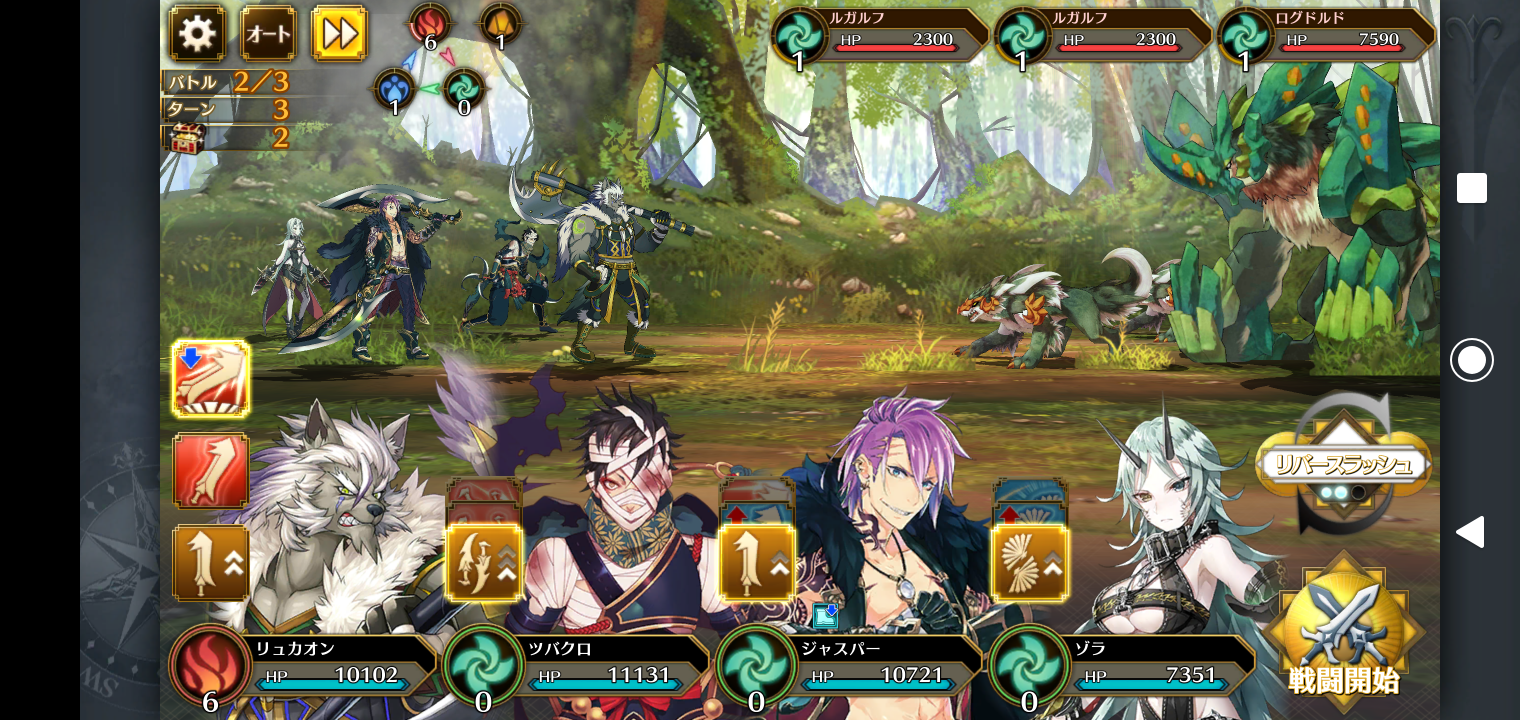
Task: Choose ジャスパー's sword attack skill card
Action: click(x=757, y=563)
